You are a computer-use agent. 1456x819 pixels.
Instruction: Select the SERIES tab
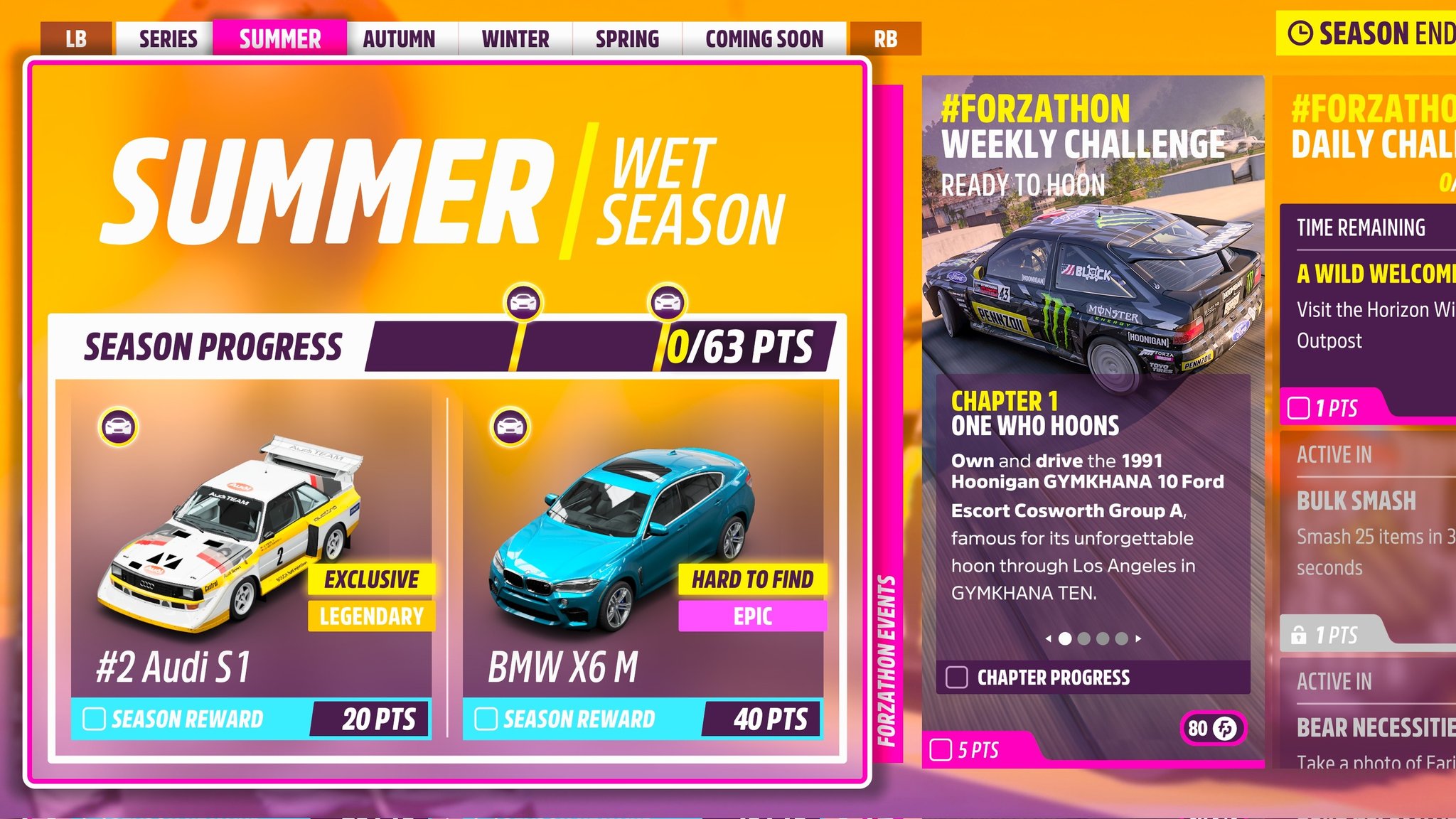coord(168,39)
